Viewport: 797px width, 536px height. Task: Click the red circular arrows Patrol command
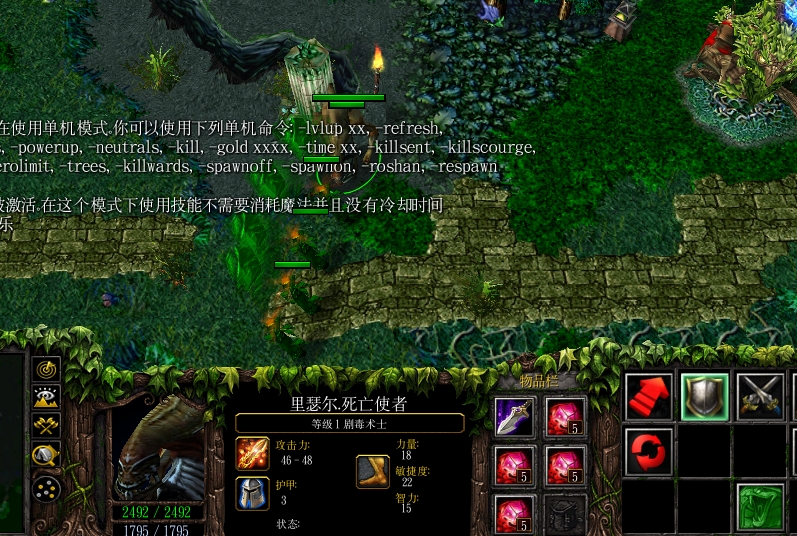649,452
